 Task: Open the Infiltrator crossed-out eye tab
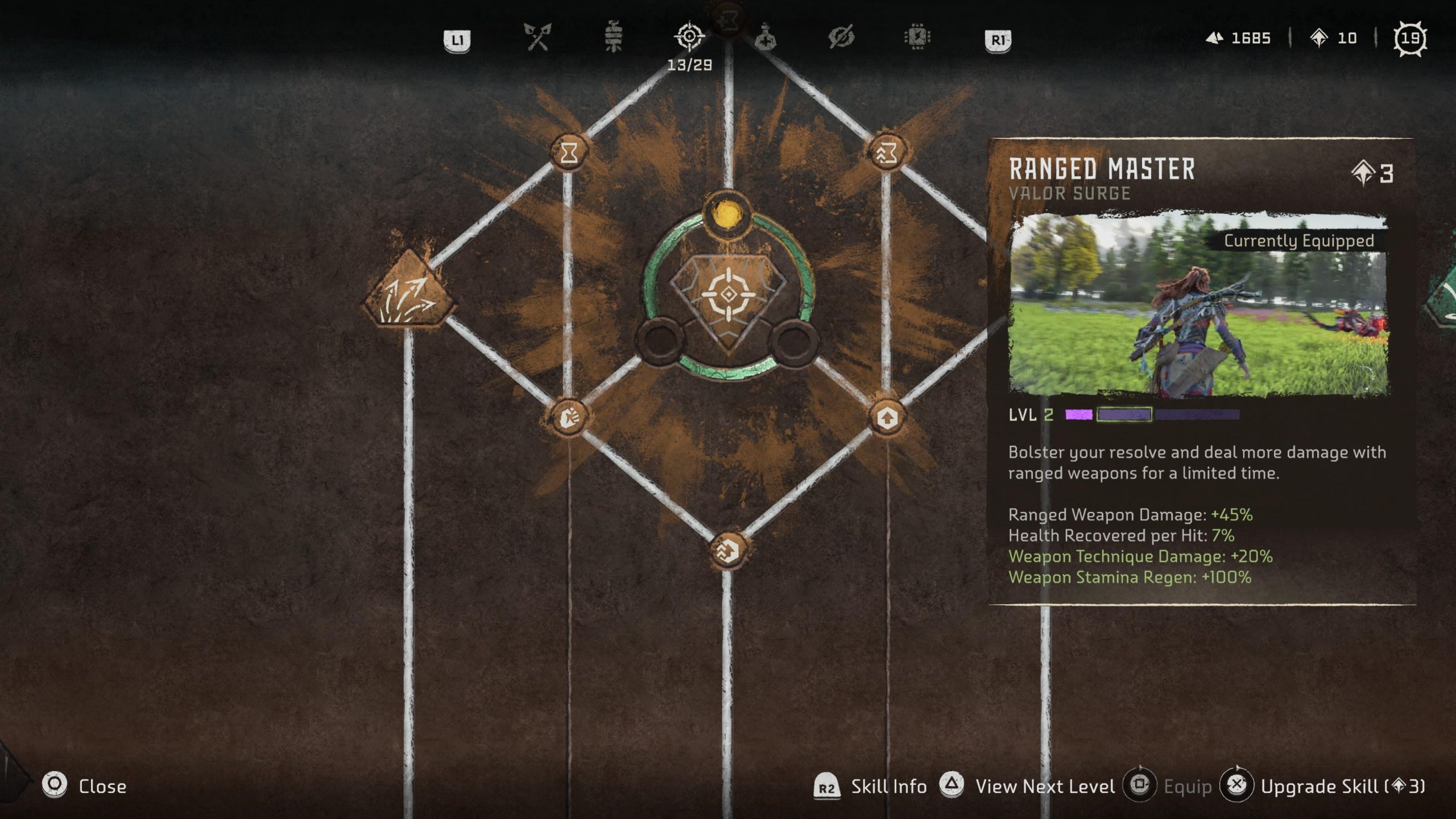(841, 38)
